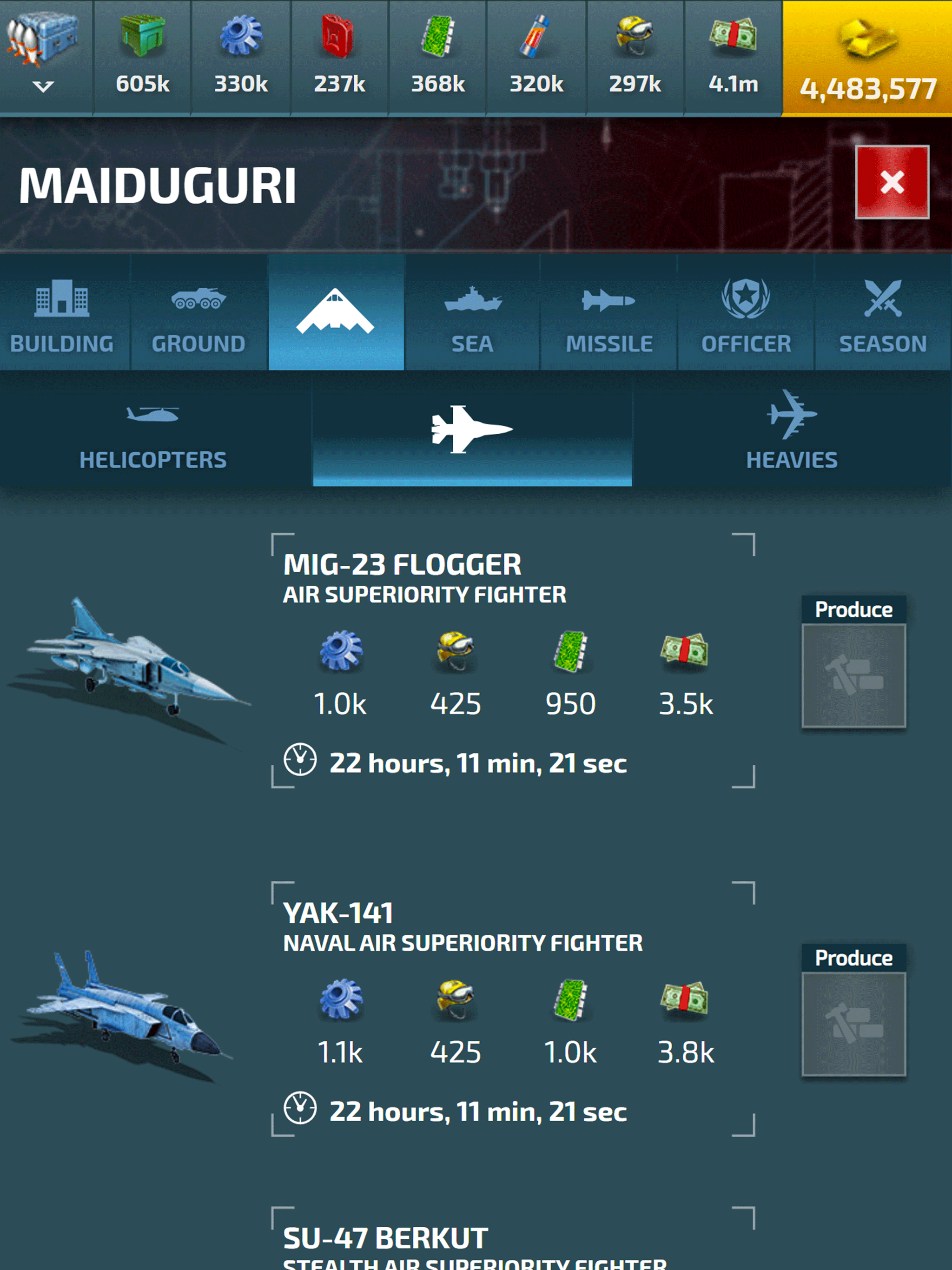The height and width of the screenshot is (1270, 952).
Task: Open the gold bars balance
Action: pos(867,58)
